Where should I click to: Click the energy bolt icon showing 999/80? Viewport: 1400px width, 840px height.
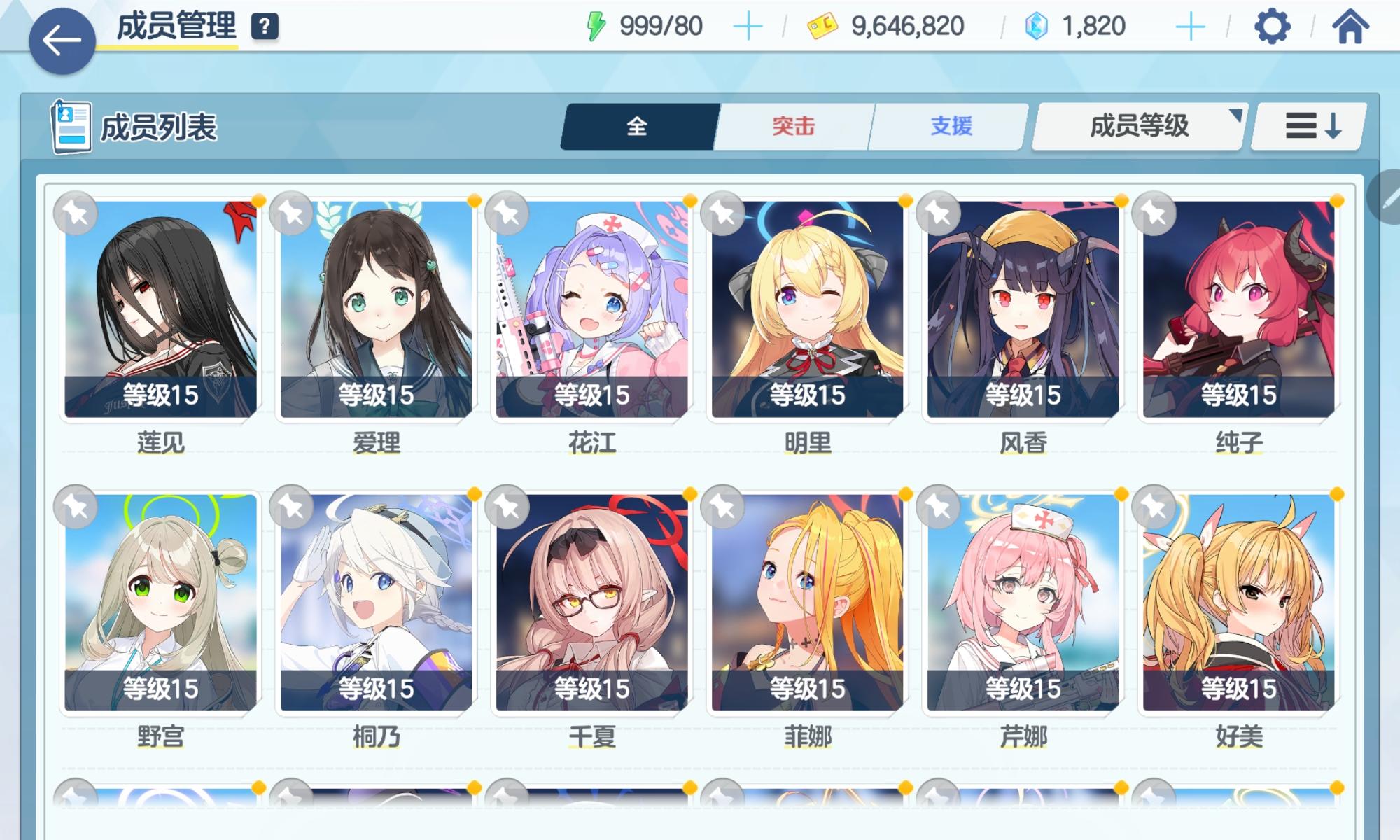coord(596,24)
